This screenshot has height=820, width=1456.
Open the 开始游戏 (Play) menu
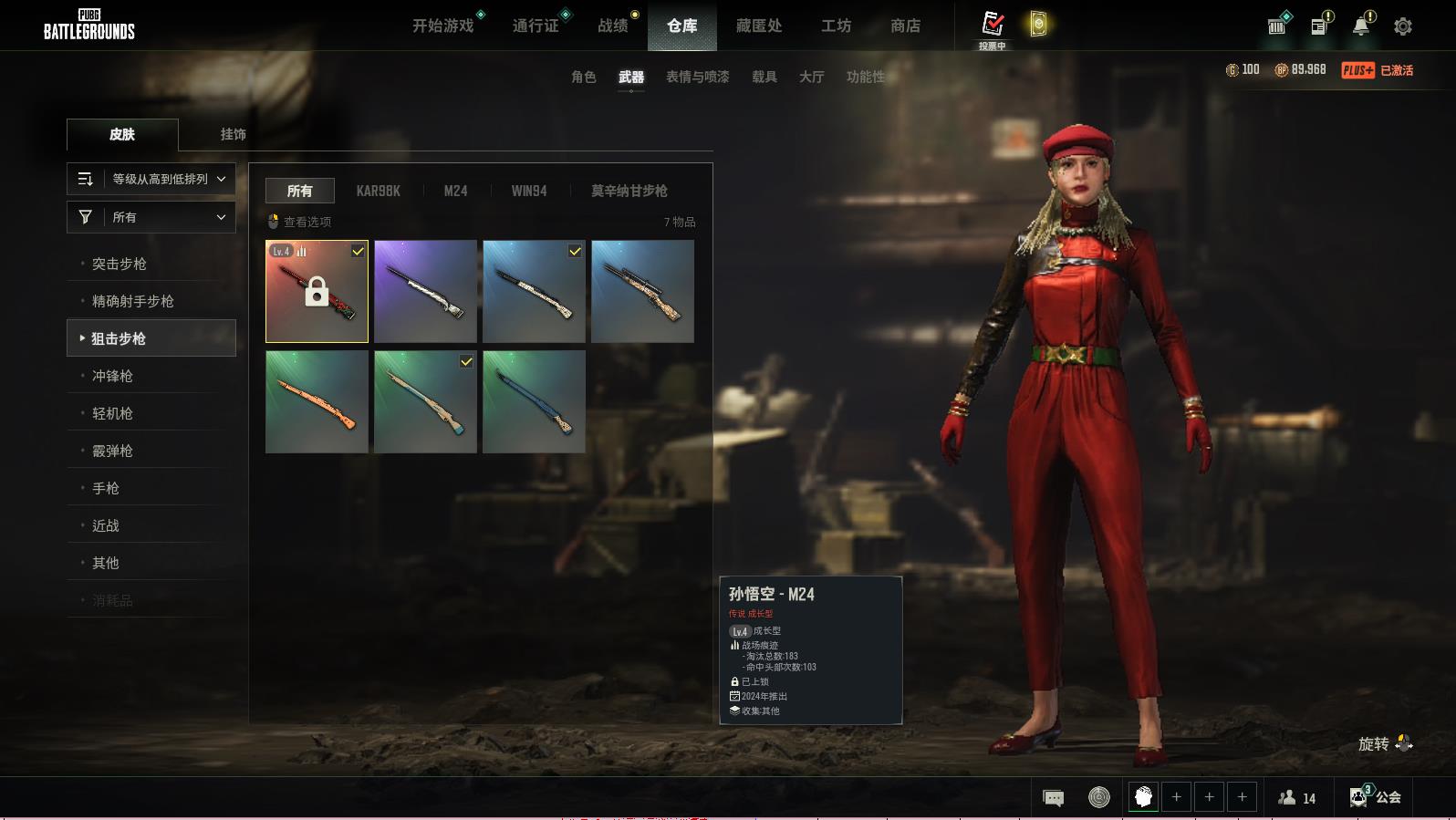pyautogui.click(x=443, y=26)
